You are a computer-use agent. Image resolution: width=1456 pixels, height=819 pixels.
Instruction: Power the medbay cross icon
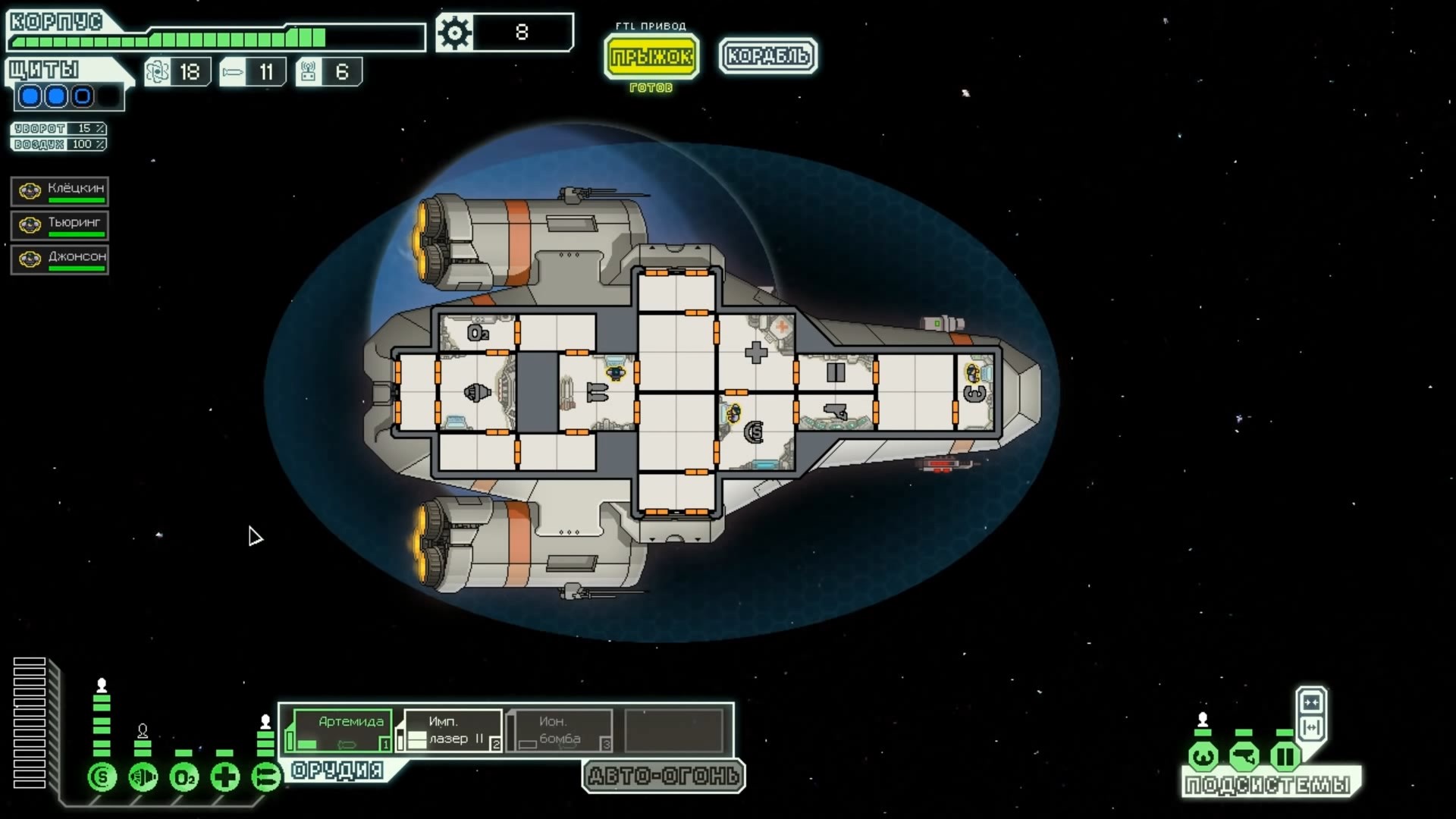pos(225,777)
